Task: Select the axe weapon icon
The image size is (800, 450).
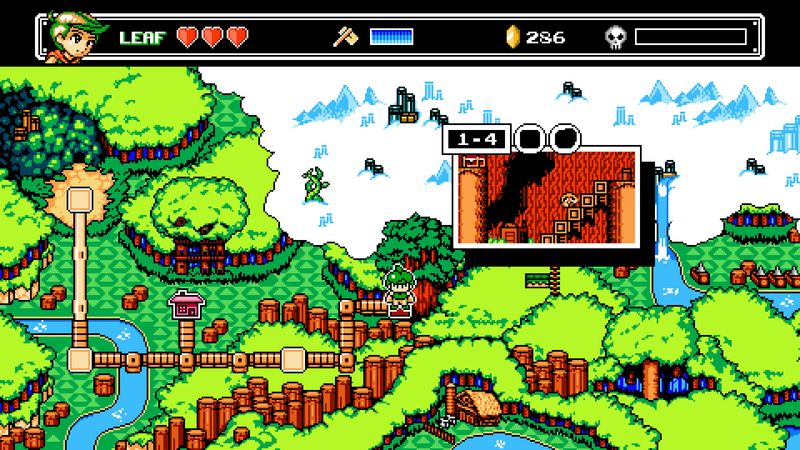Action: [x=345, y=38]
